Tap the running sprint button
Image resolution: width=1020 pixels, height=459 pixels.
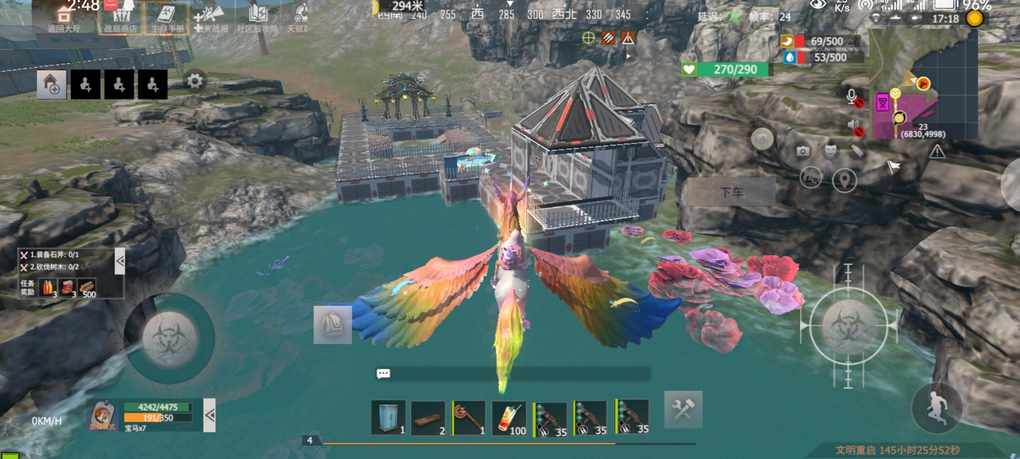[x=937, y=407]
